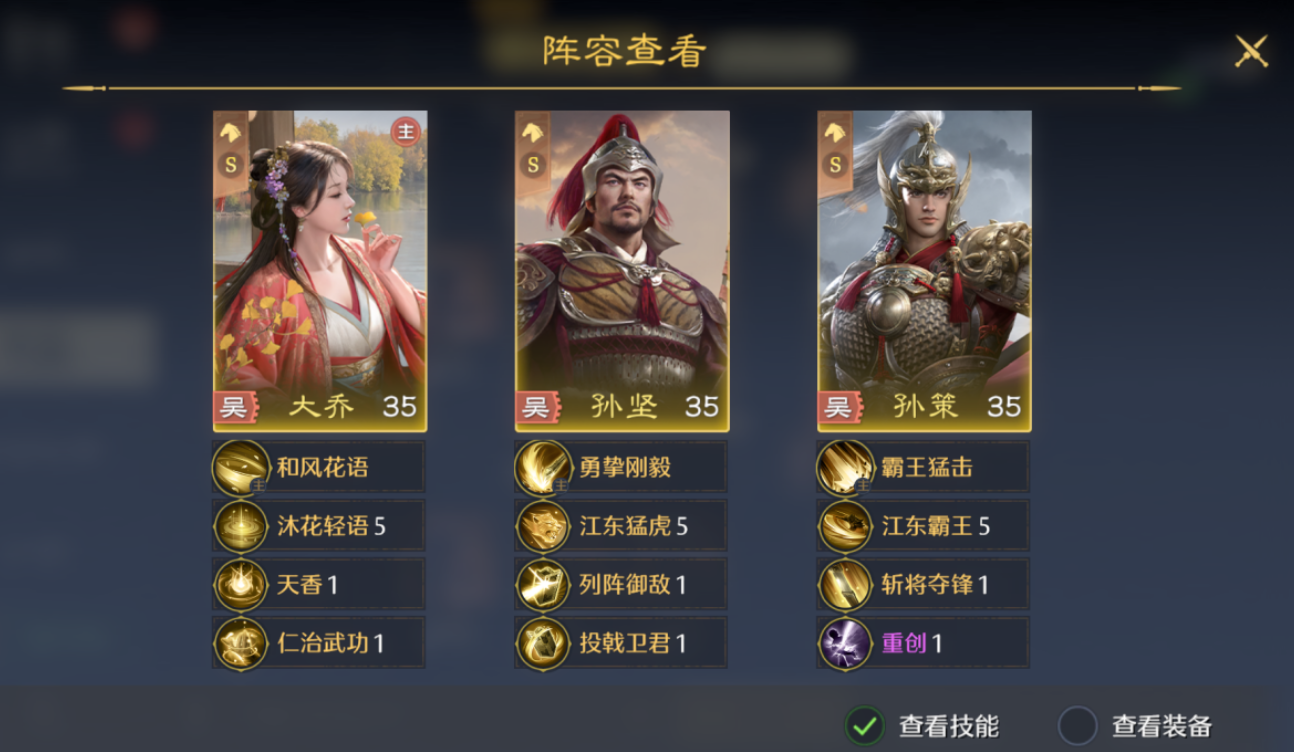Select Sun Ce's character portrait
Image resolution: width=1294 pixels, height=752 pixels.
coord(923,265)
